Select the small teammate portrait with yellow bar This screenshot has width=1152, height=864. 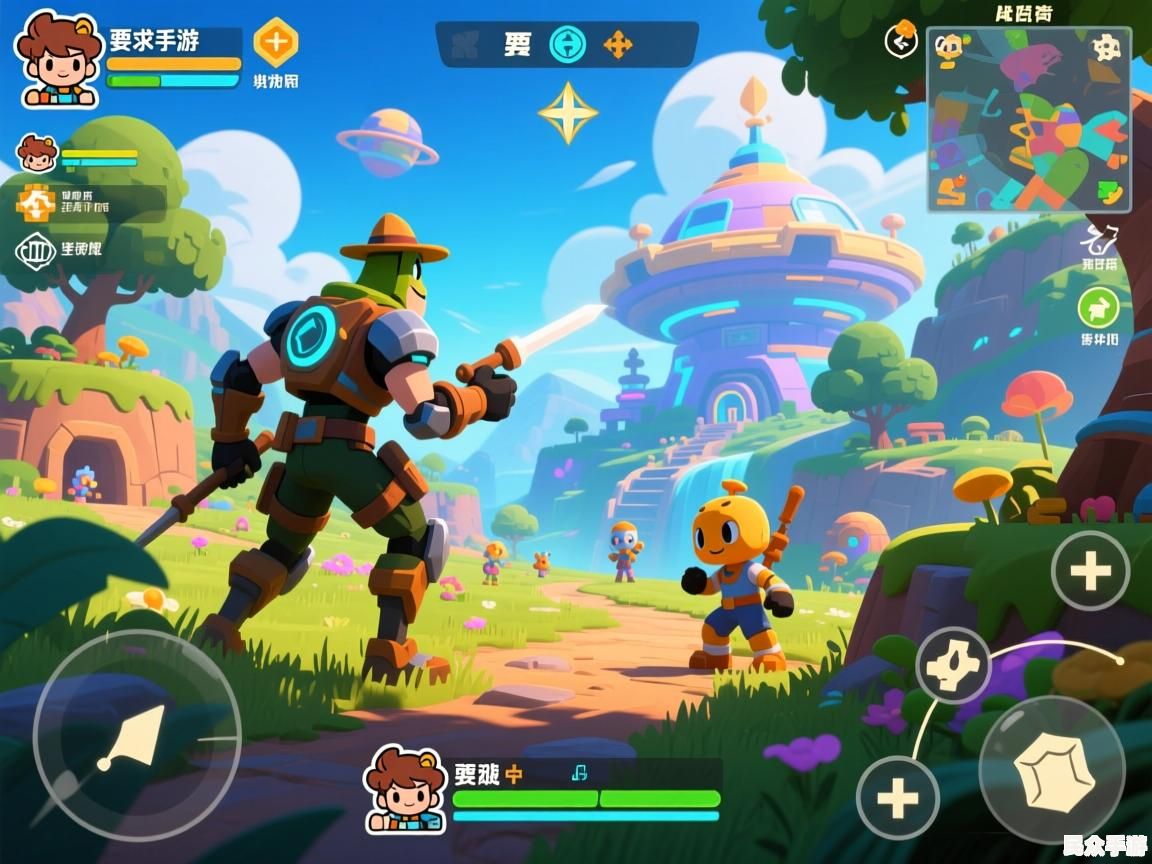point(38,153)
